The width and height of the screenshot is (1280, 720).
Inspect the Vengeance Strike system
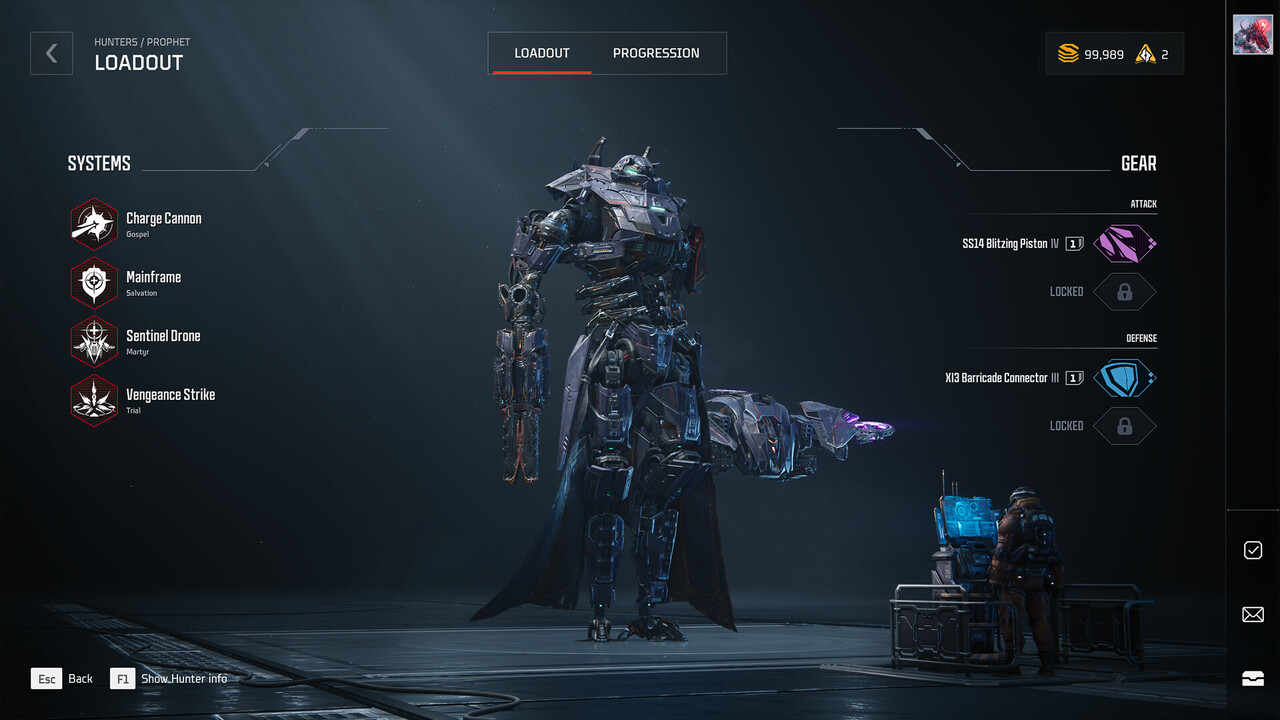click(95, 401)
